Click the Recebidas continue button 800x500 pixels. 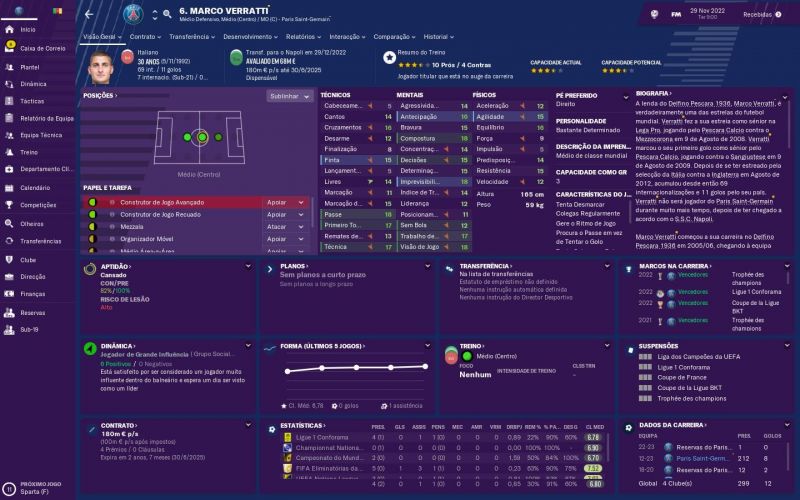756,15
